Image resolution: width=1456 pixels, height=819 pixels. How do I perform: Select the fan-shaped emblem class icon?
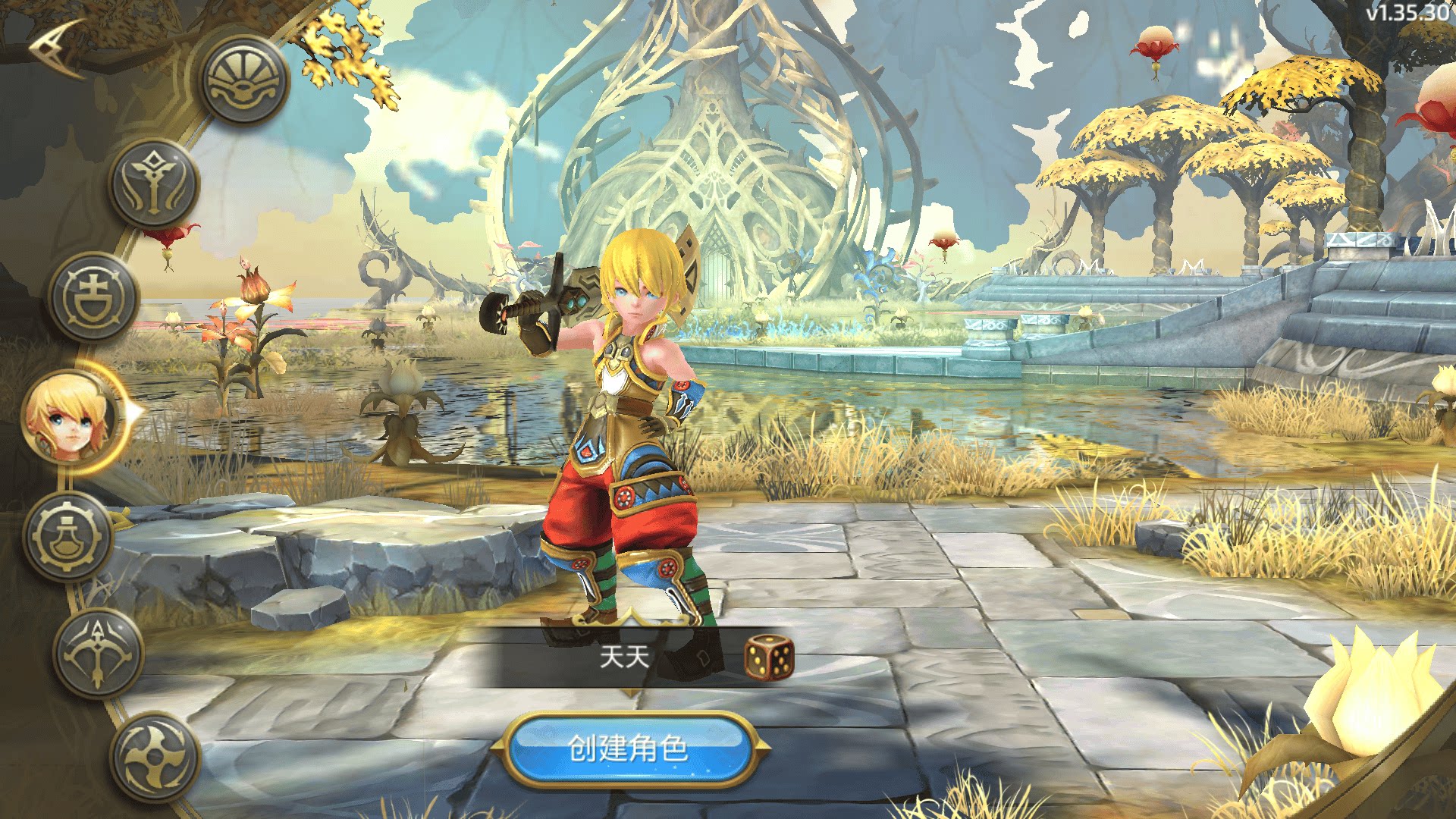(244, 80)
